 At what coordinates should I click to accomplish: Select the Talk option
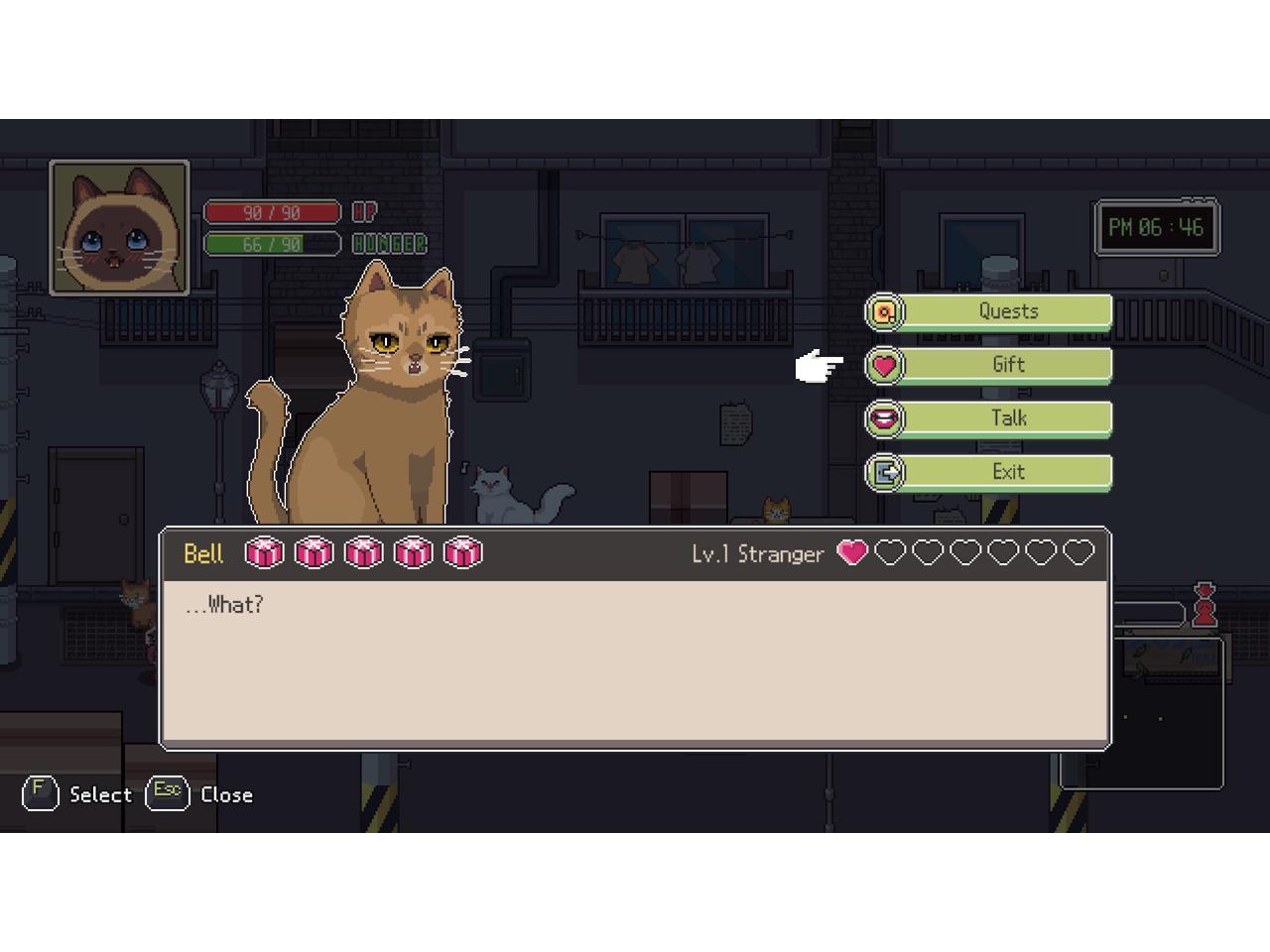1007,418
